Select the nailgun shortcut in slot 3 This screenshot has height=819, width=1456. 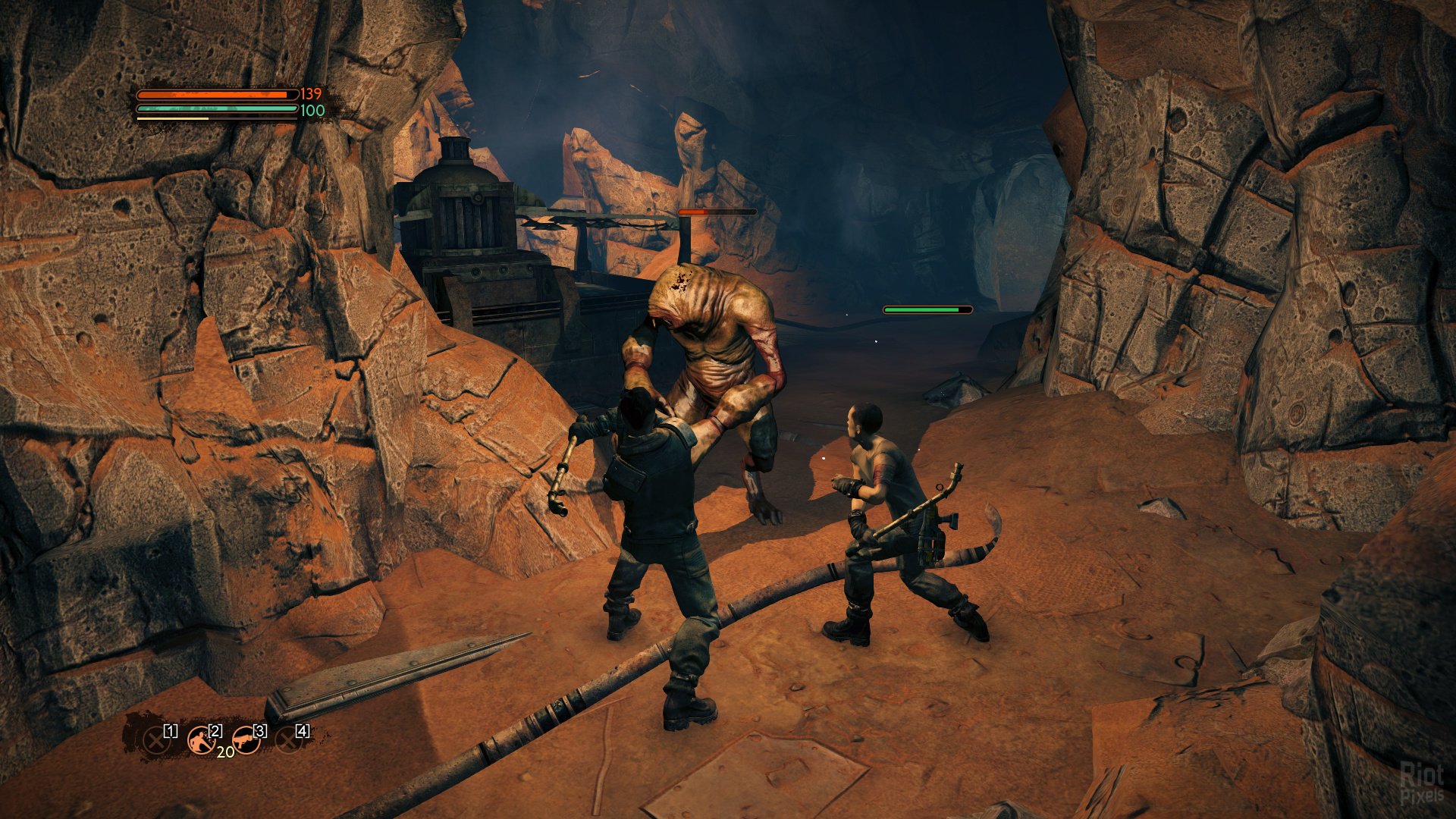click(245, 739)
